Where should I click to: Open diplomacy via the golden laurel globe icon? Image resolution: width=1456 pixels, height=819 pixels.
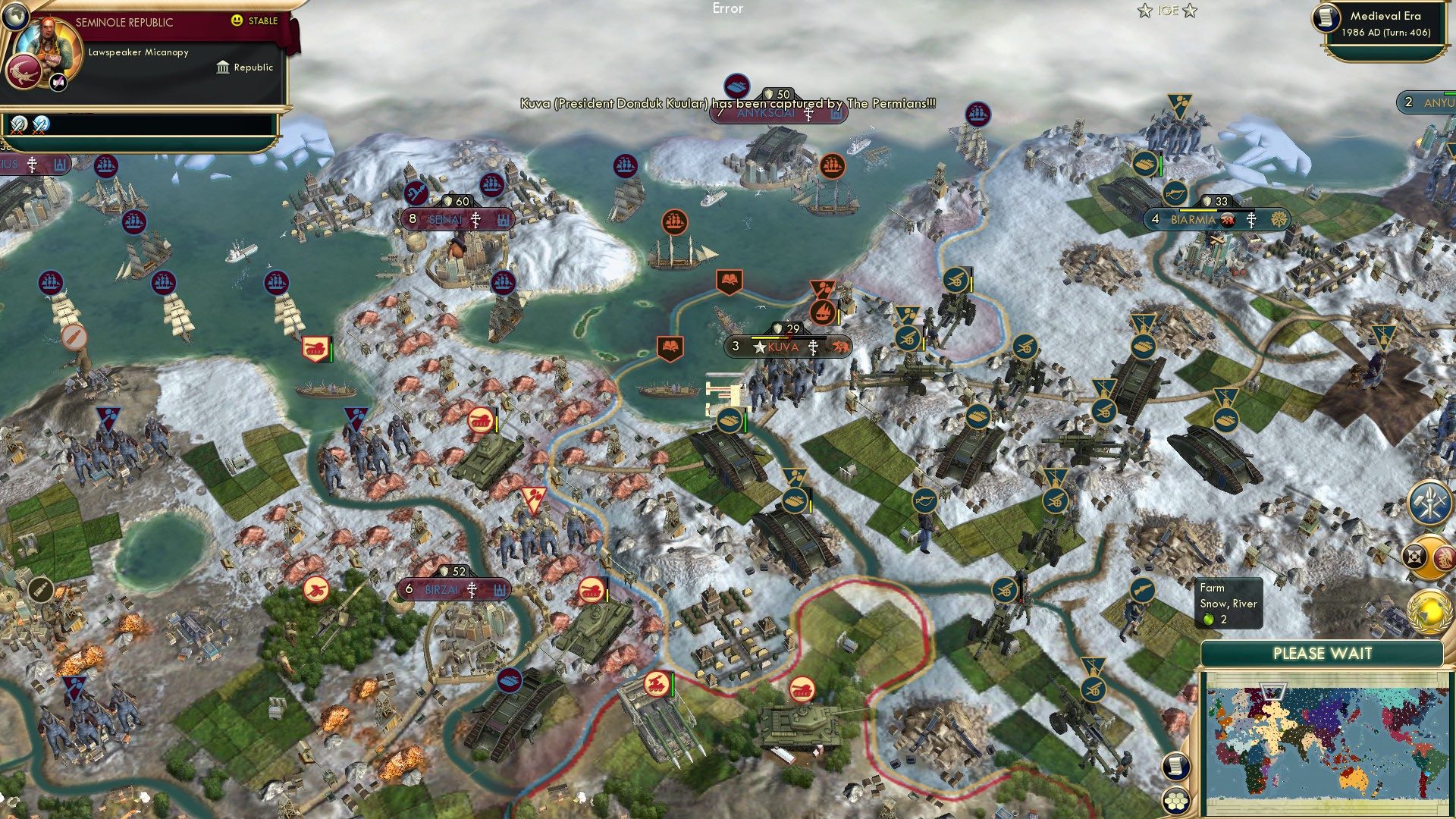pyautogui.click(x=1430, y=610)
